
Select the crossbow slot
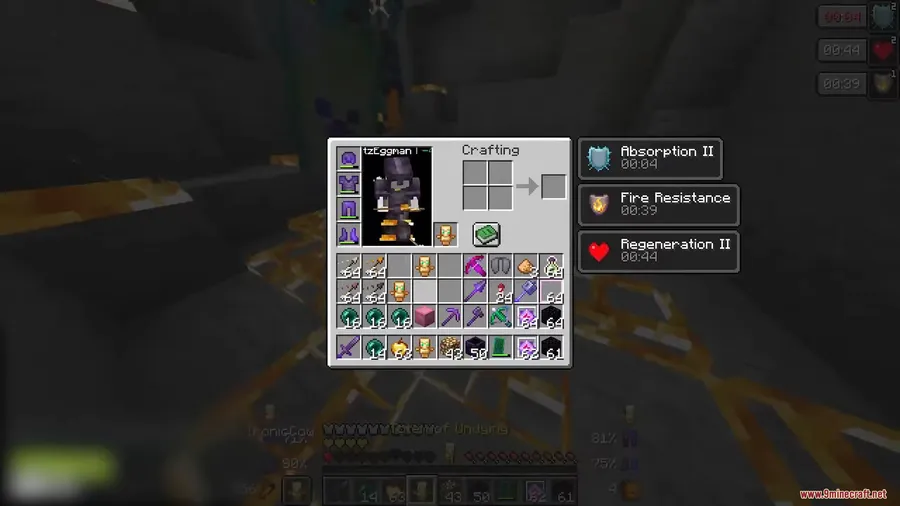(500, 317)
